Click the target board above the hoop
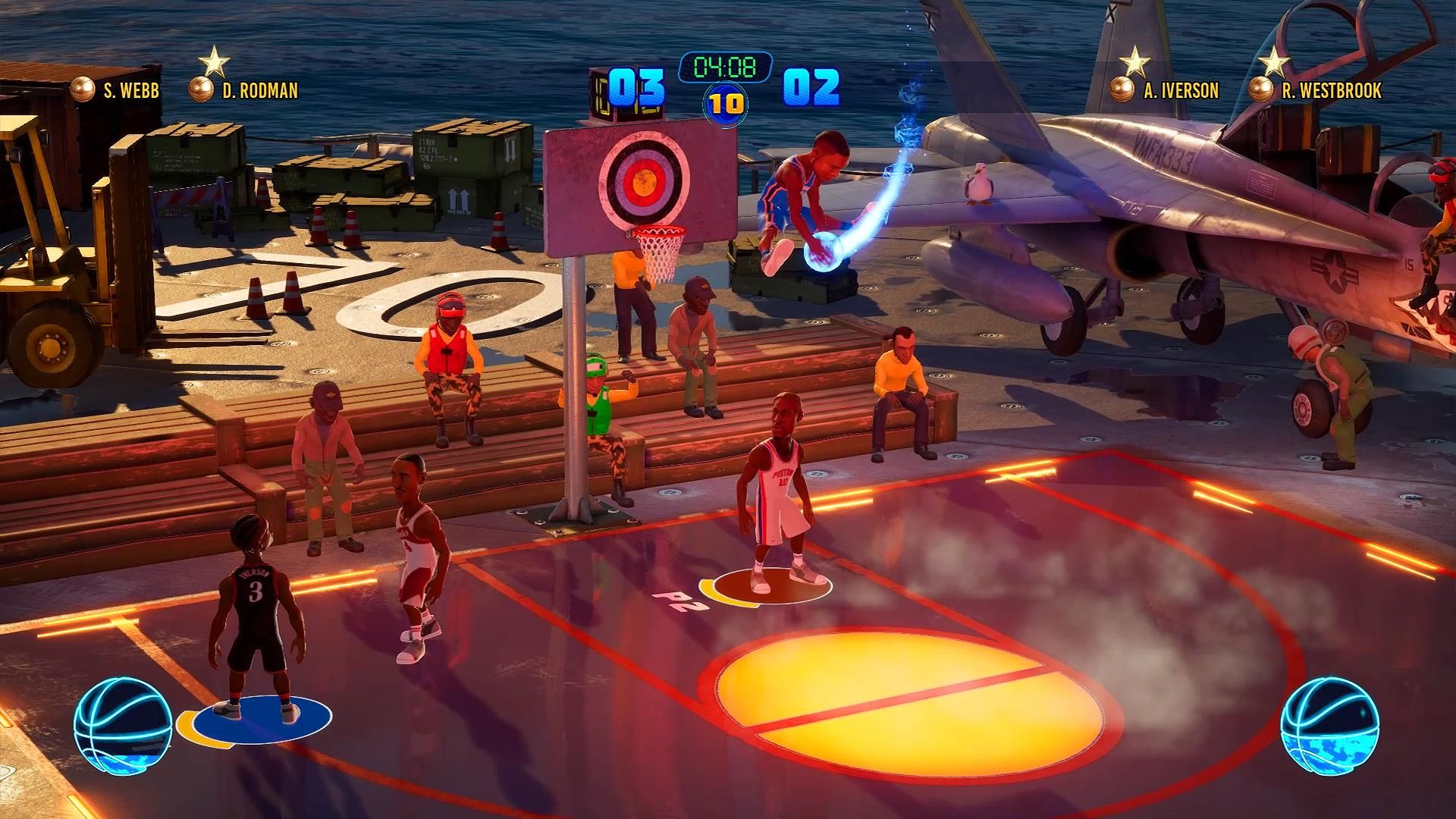The height and width of the screenshot is (819, 1456). (x=645, y=184)
